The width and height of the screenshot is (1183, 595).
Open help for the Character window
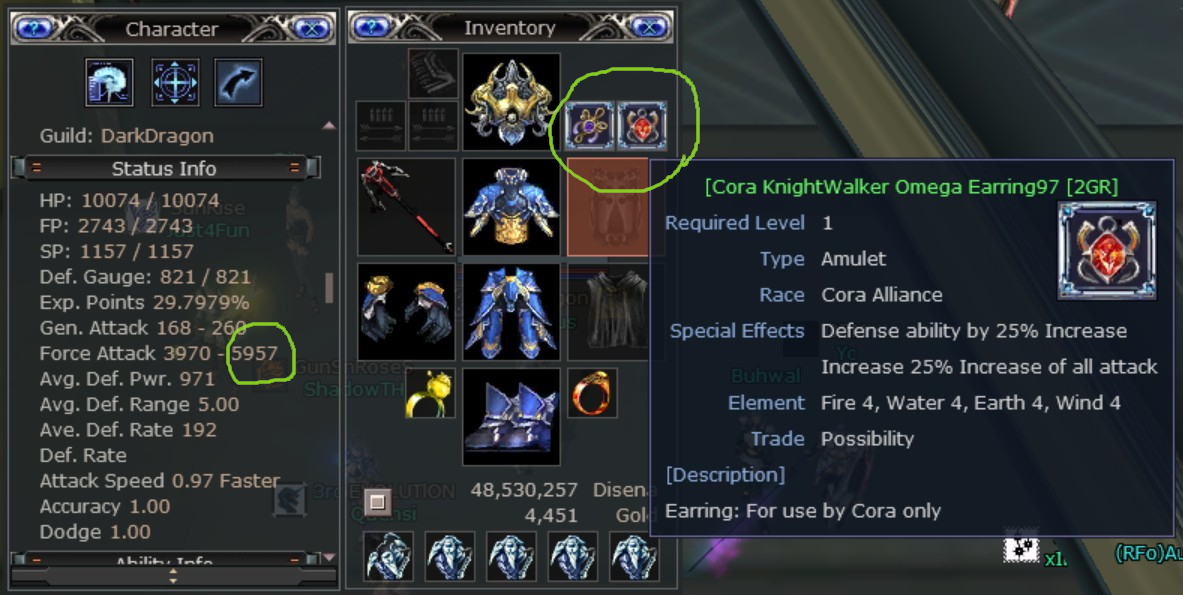click(33, 28)
